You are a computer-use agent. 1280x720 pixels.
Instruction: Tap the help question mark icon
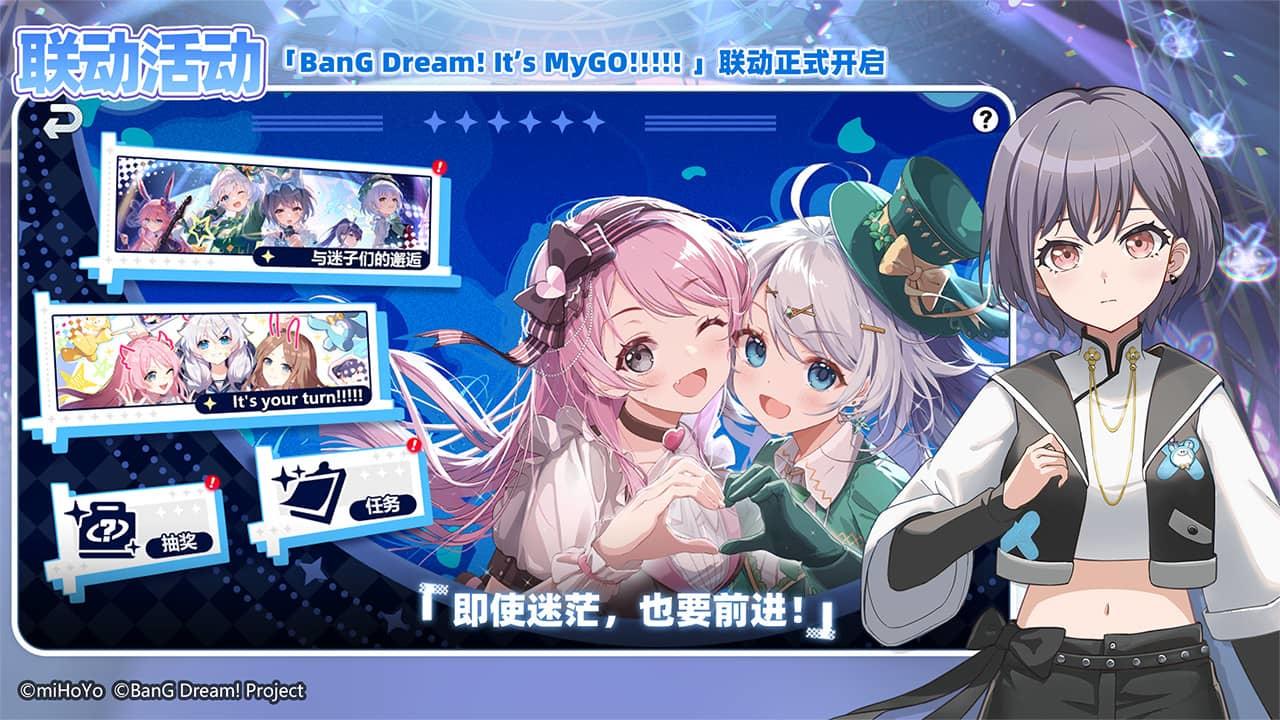point(986,122)
